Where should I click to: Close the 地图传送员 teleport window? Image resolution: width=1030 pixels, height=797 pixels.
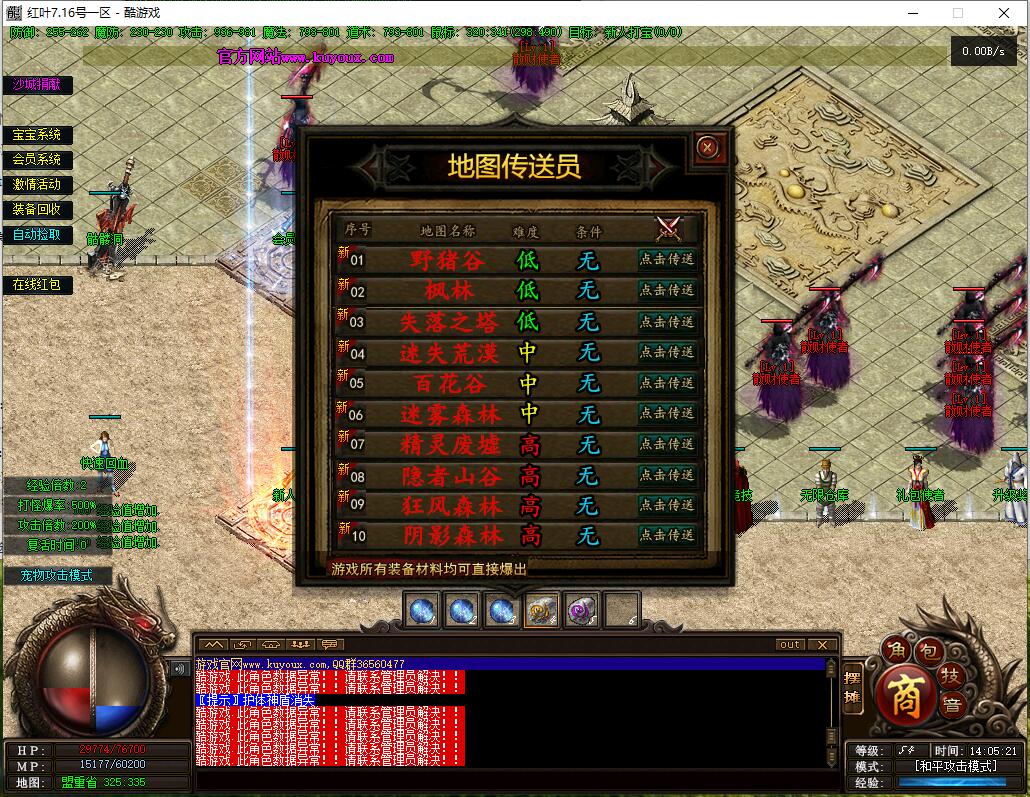(x=708, y=148)
